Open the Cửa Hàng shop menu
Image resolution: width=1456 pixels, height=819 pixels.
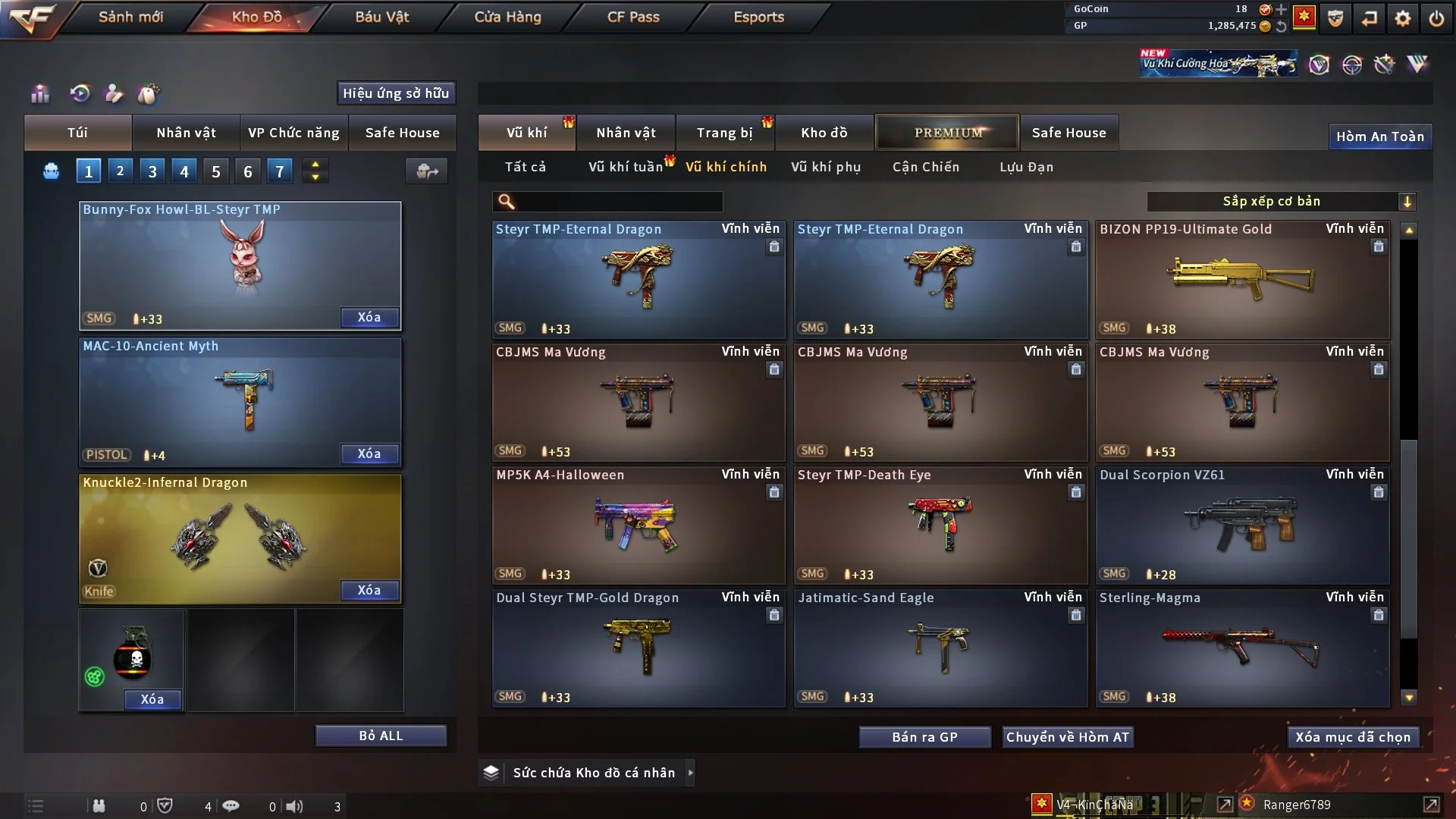507,17
